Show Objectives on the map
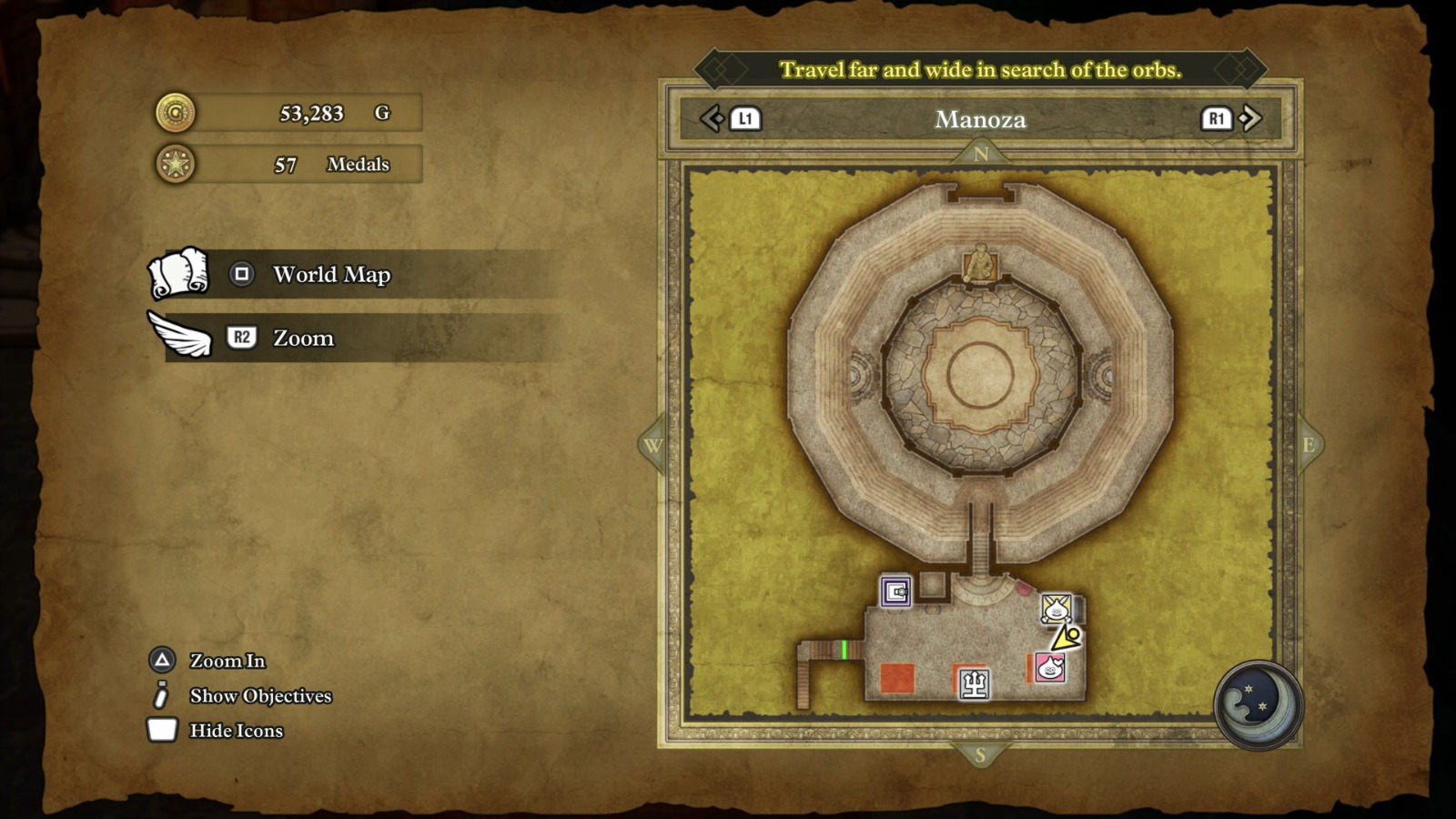Image resolution: width=1456 pixels, height=819 pixels. [x=259, y=696]
